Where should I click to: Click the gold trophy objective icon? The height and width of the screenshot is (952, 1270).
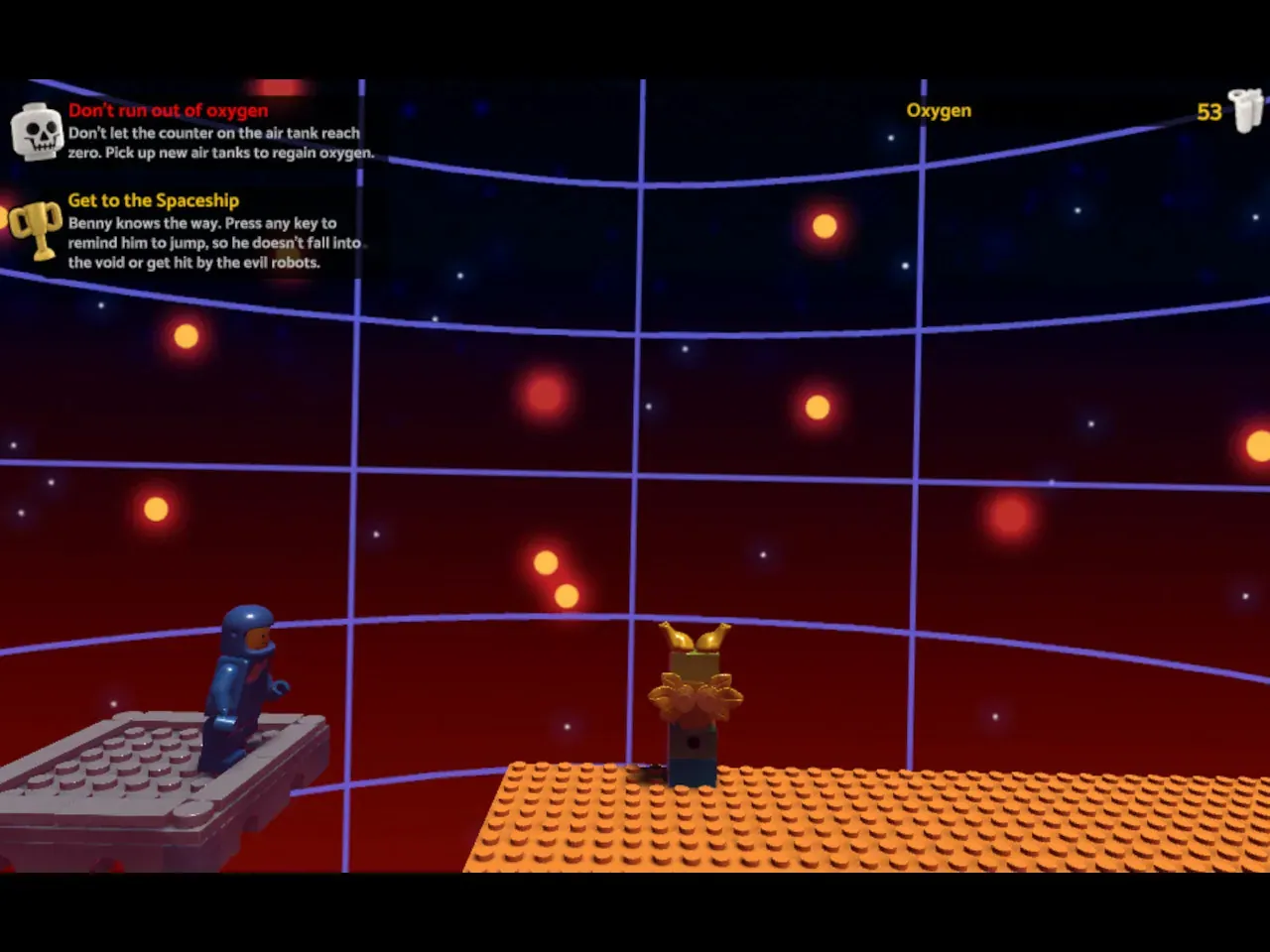[37, 229]
